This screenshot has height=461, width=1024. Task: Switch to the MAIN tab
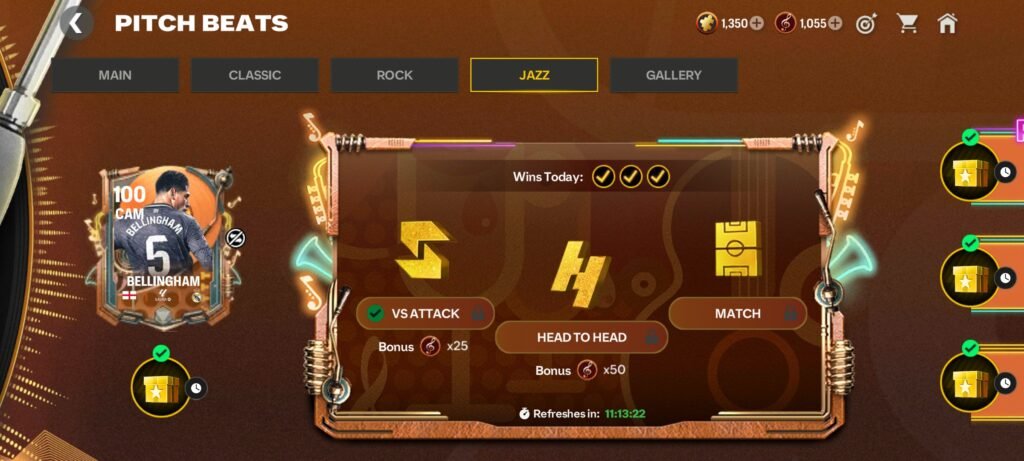click(115, 75)
